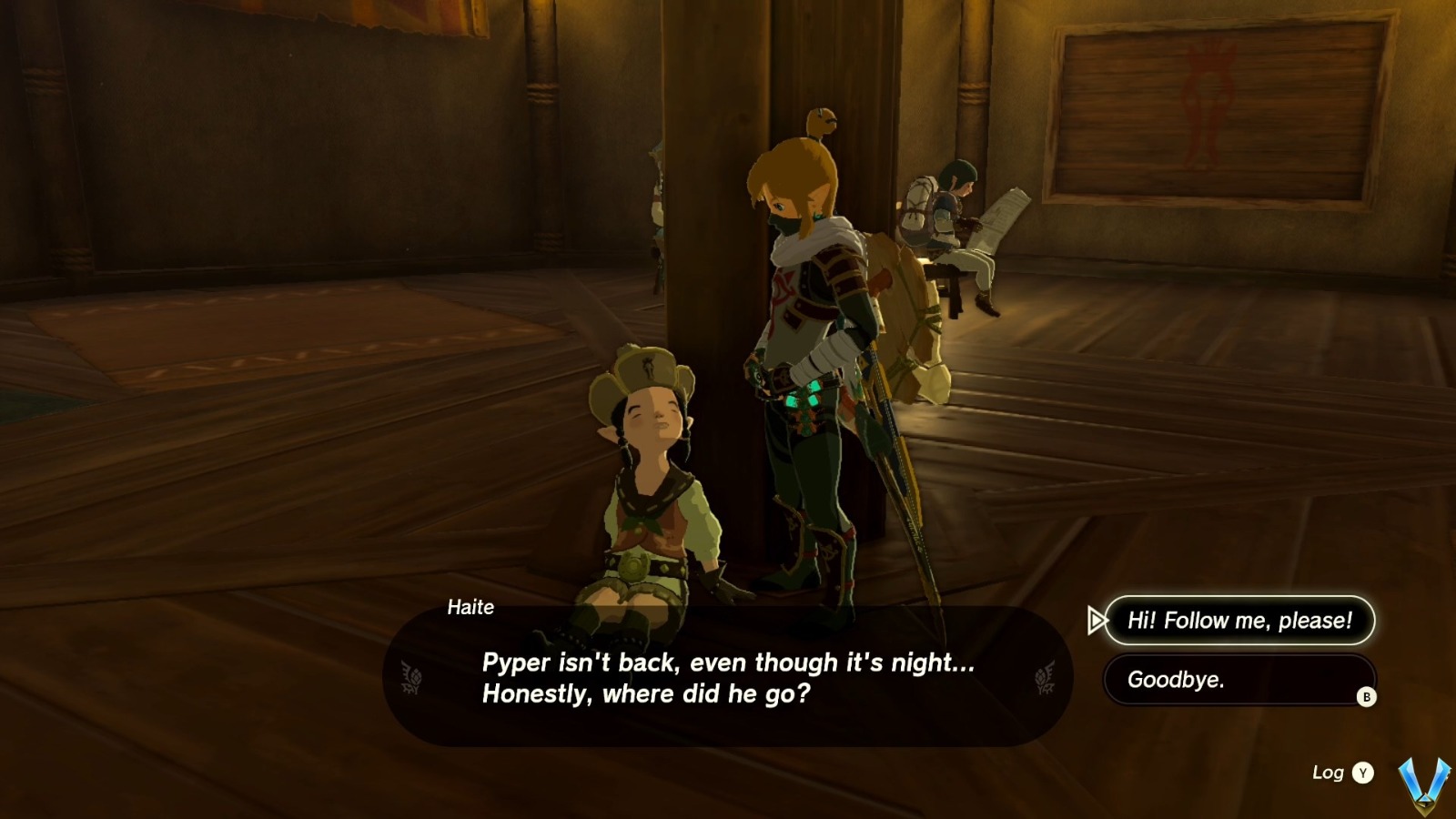Click the dialogue text about Pyper
Viewport: 1456px width, 819px height.
point(723,678)
